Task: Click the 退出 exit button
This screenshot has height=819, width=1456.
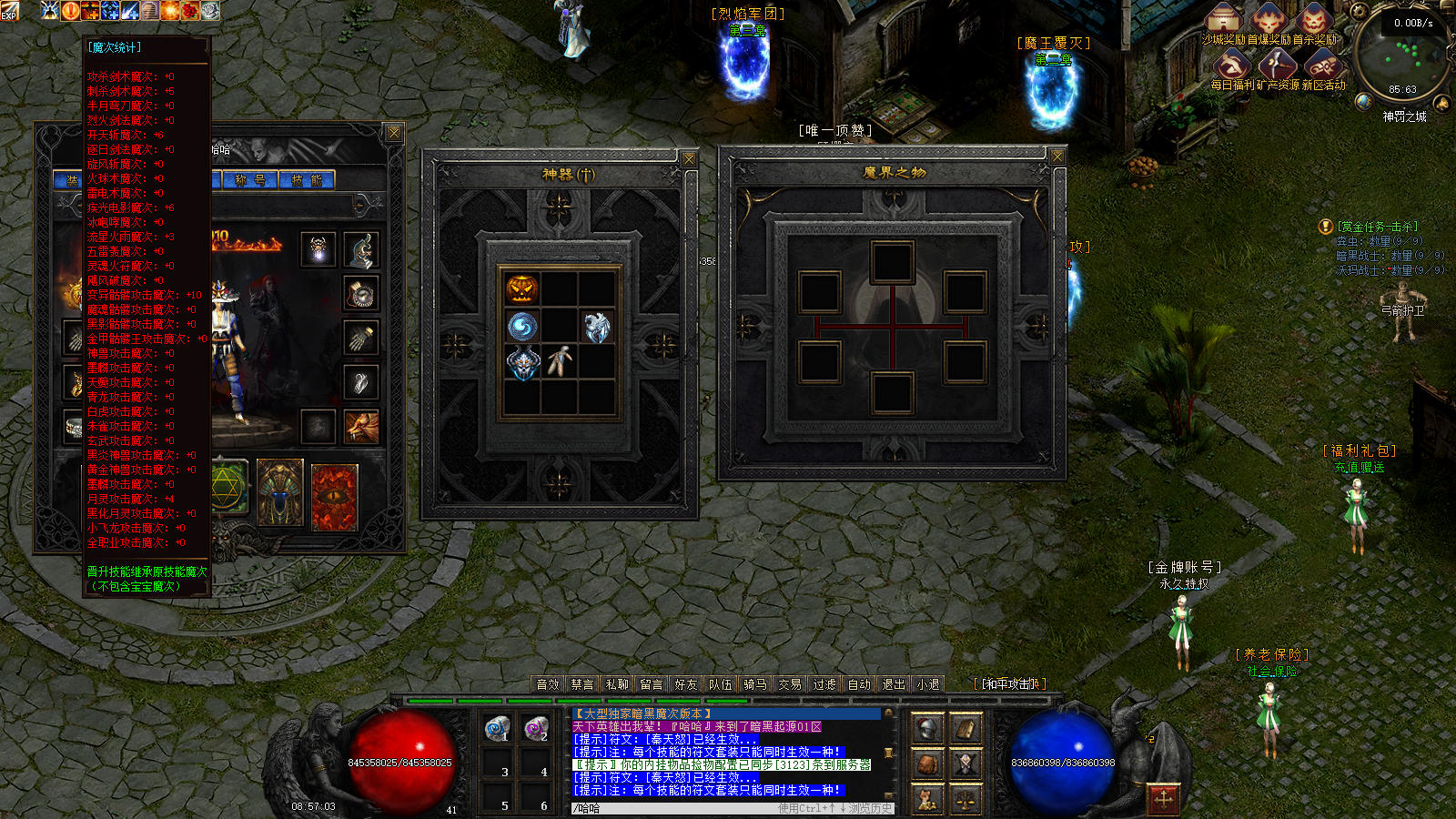Action: click(894, 684)
